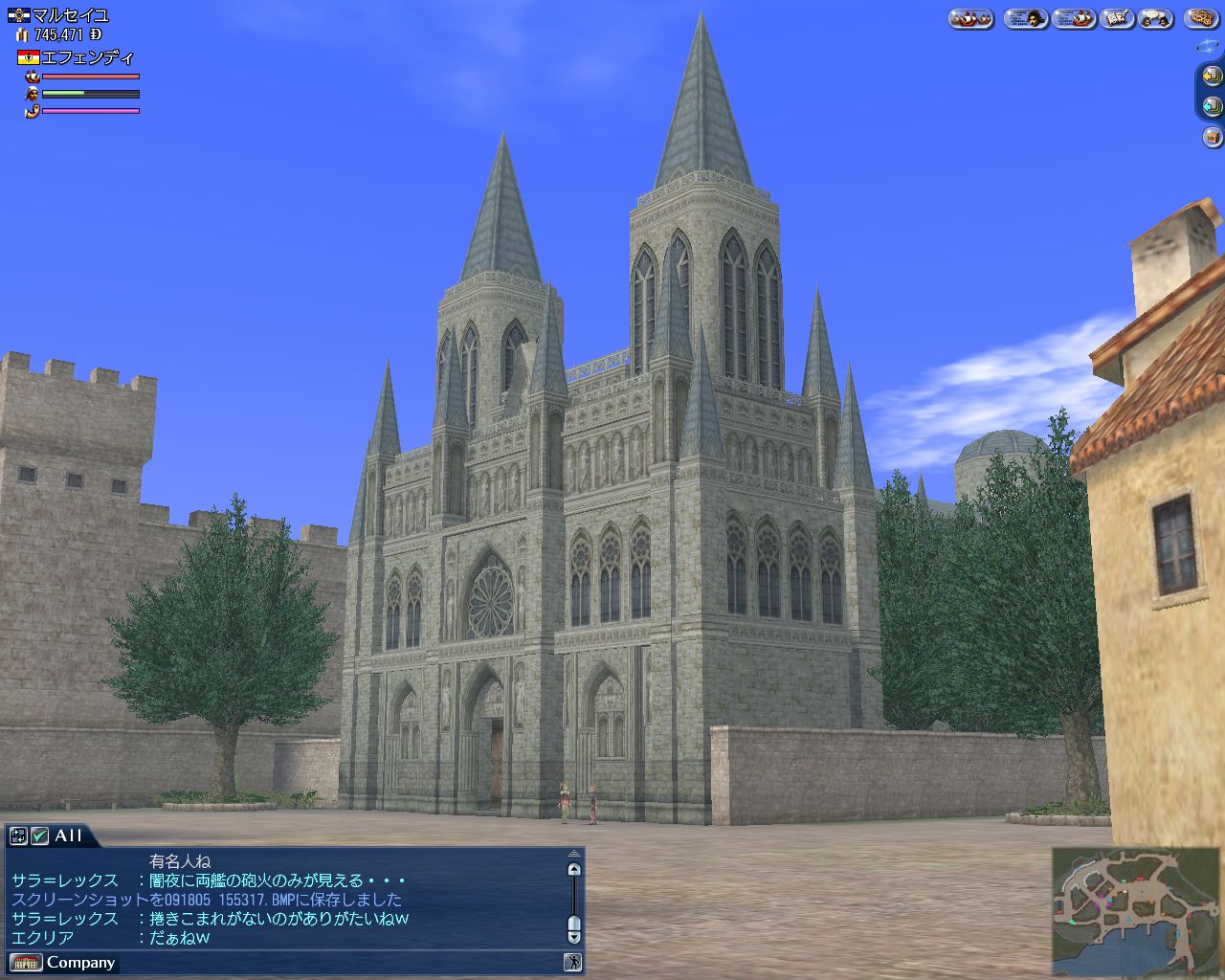This screenshot has width=1225, height=980.
Task: Click the leopard-pattern button at top right
Action: 1202,18
